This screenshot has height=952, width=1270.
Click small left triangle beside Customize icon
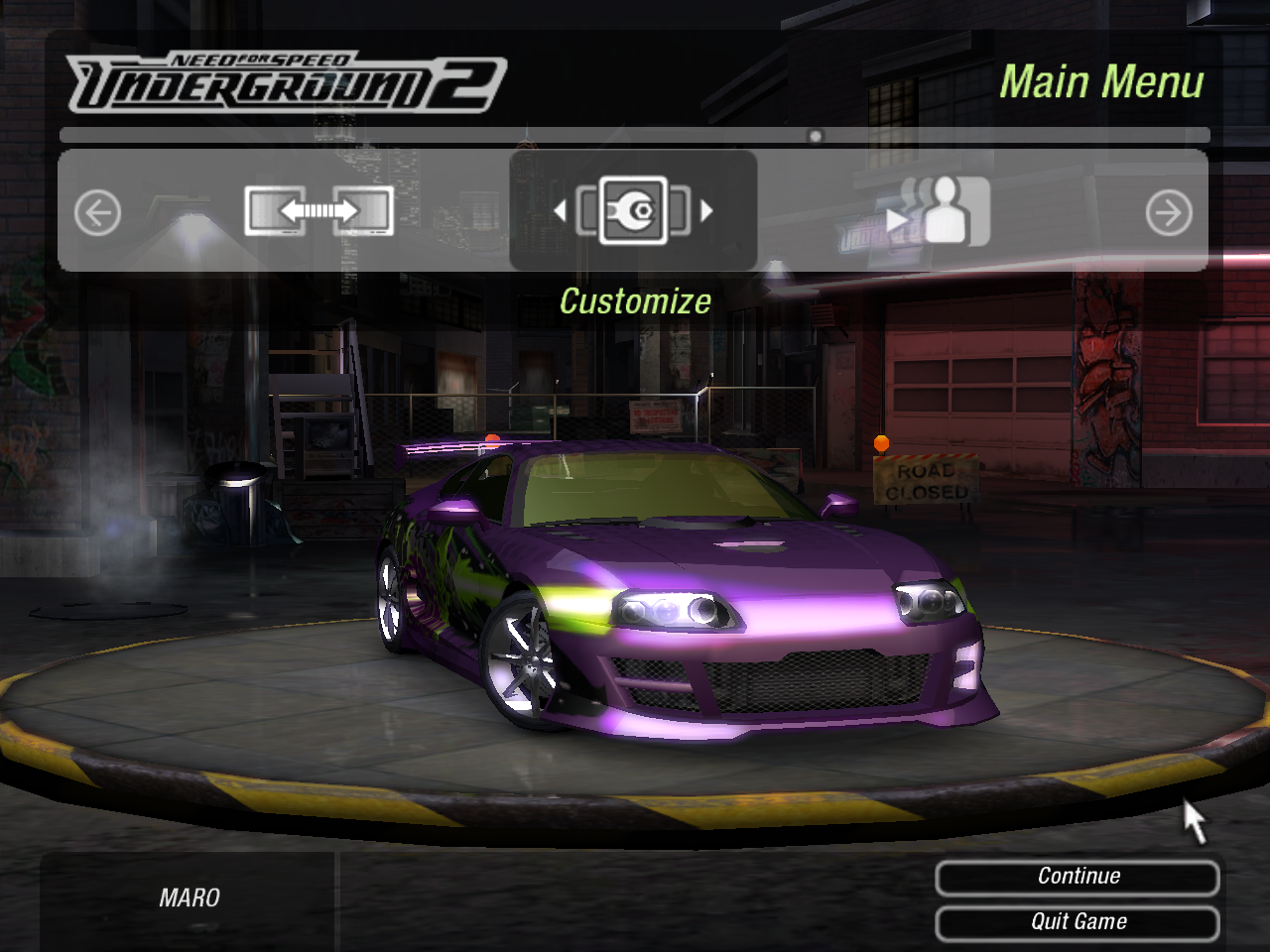pos(560,210)
